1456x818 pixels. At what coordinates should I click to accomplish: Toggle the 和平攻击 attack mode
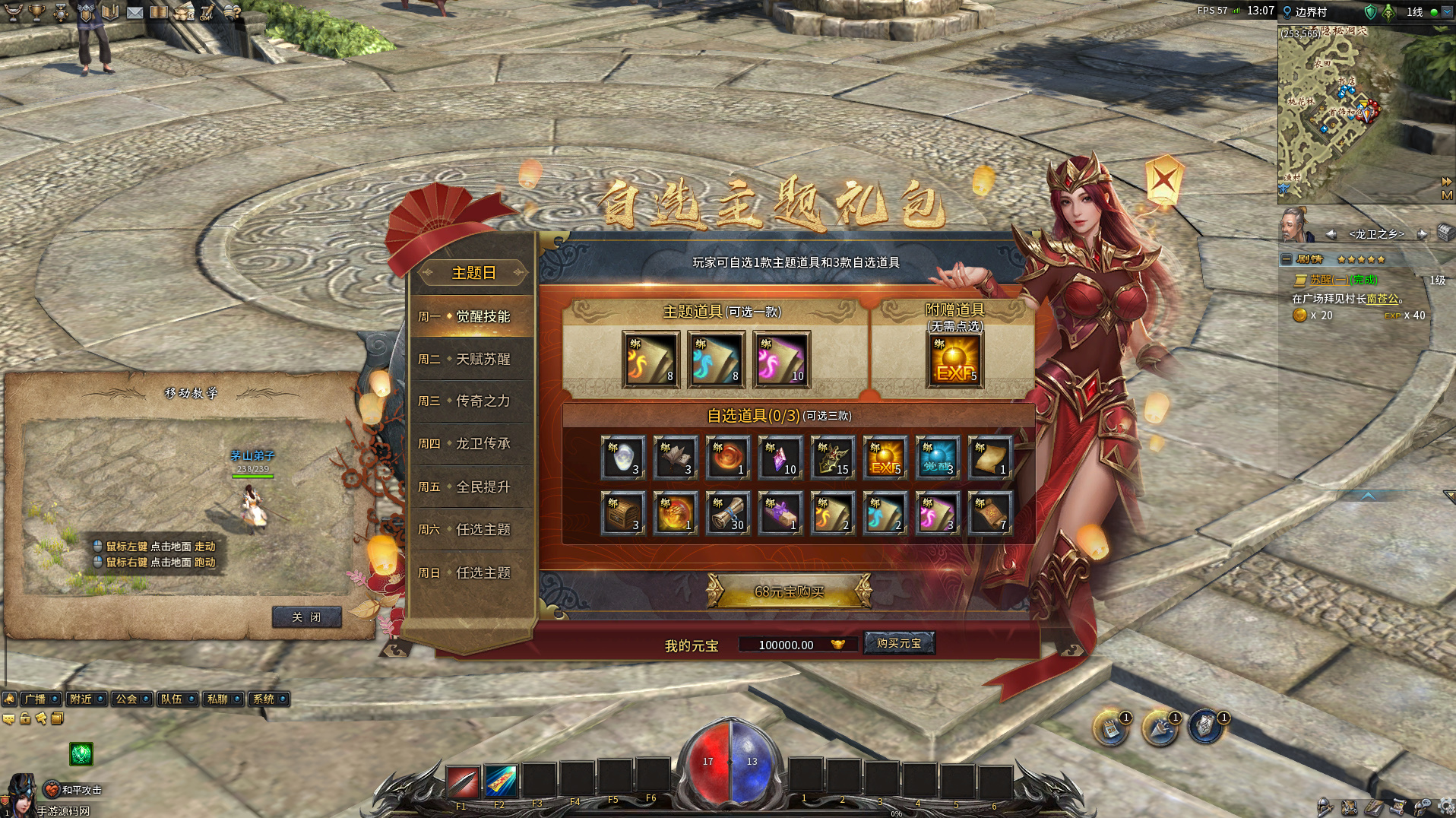point(74,790)
